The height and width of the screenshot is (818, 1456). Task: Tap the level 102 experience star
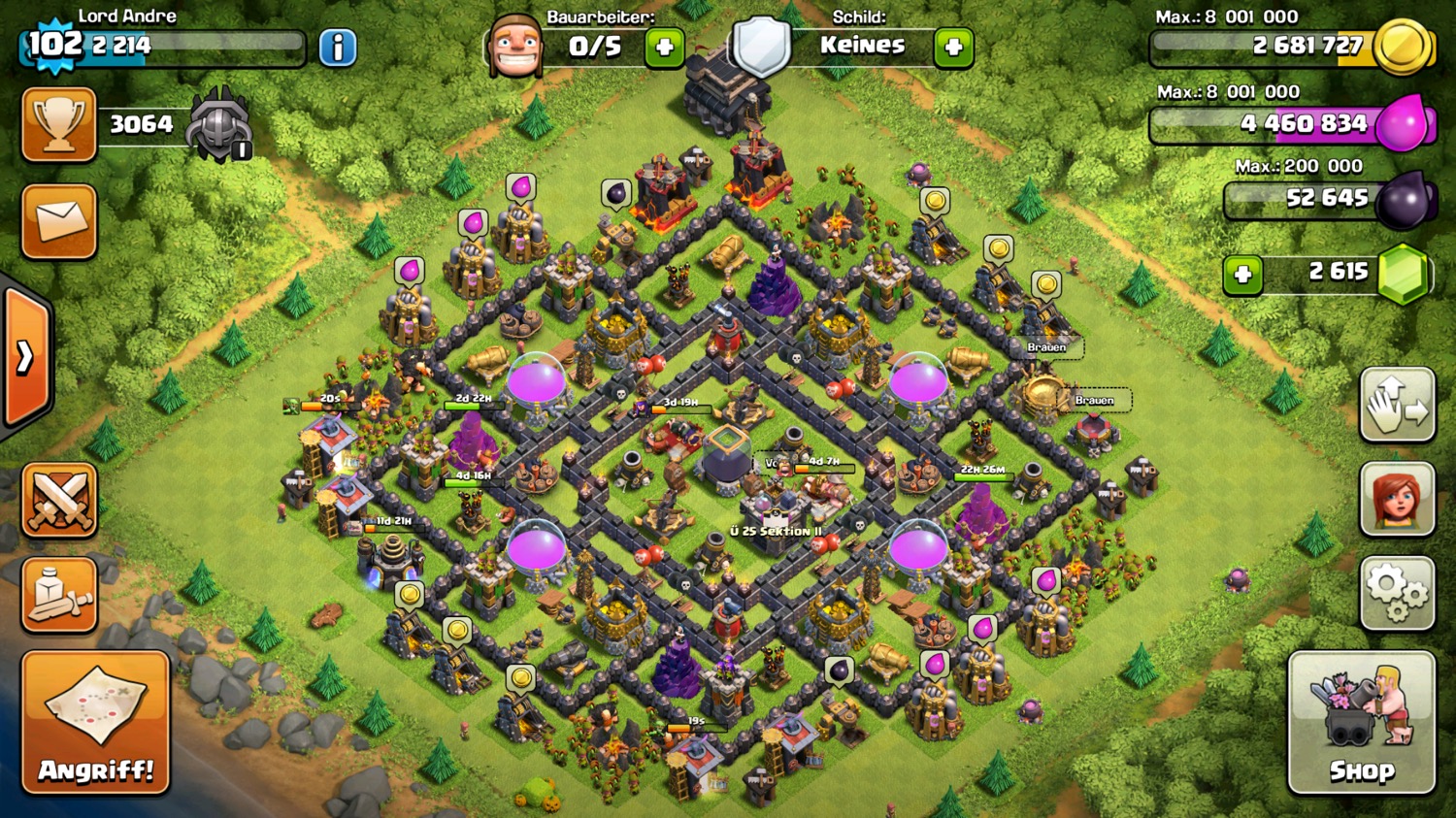coord(54,45)
